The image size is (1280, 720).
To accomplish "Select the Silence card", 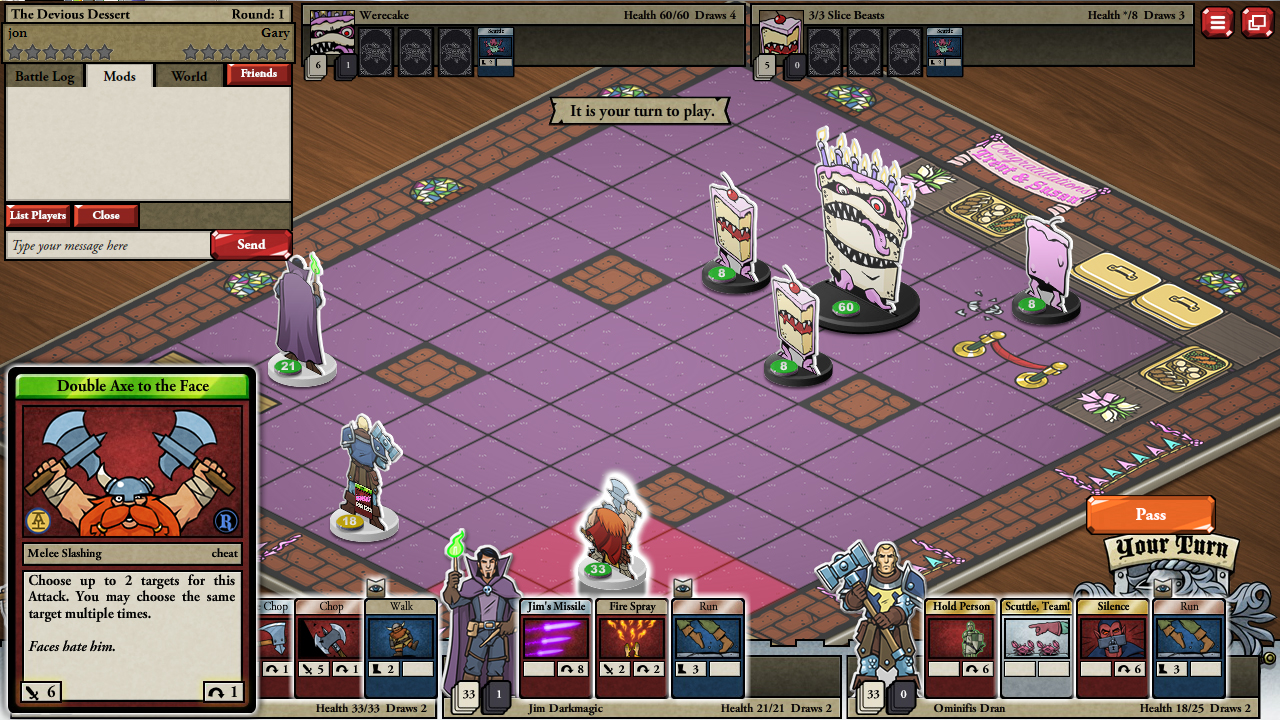I will click(1112, 640).
